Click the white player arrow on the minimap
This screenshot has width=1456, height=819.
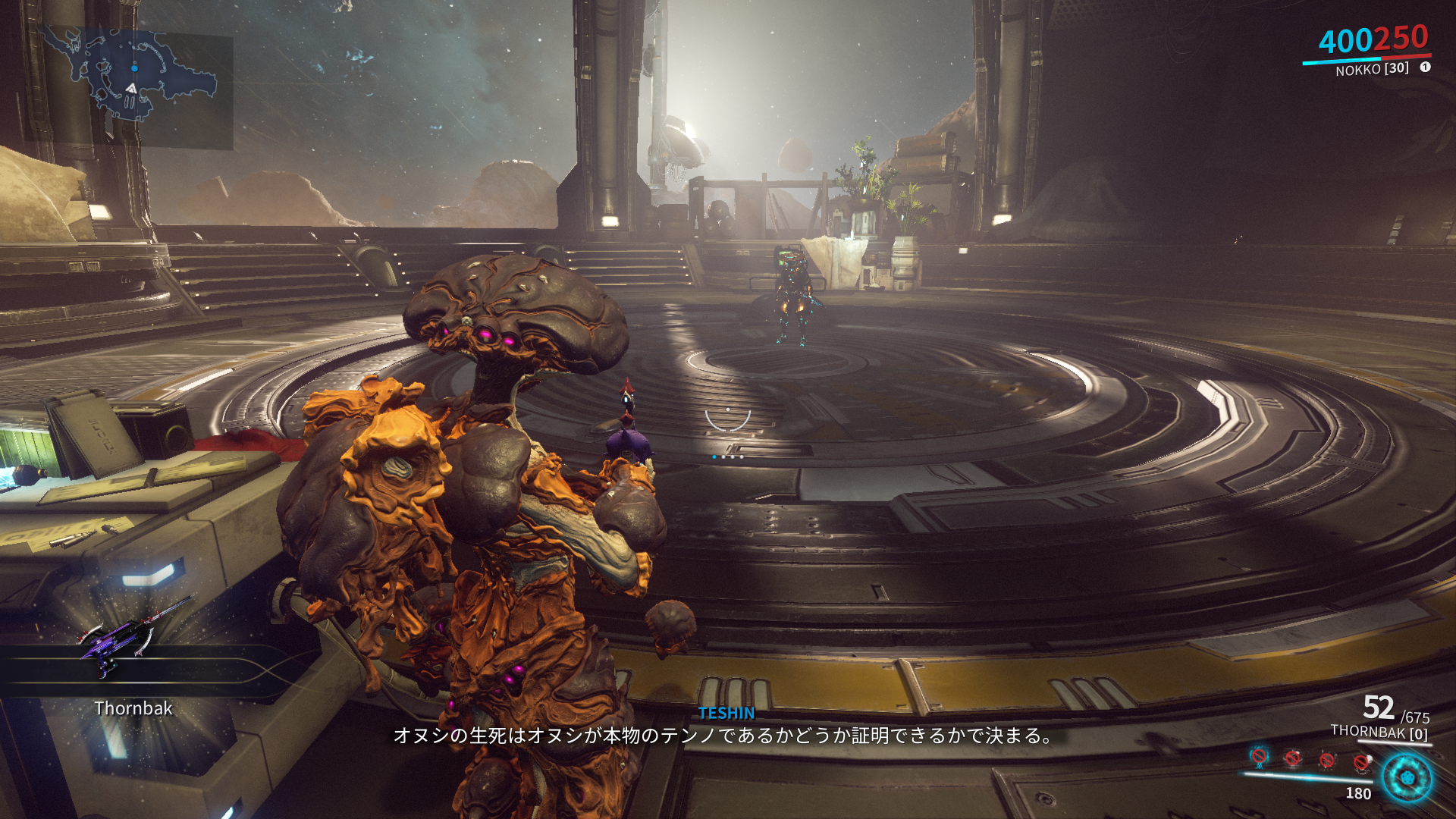[x=131, y=89]
